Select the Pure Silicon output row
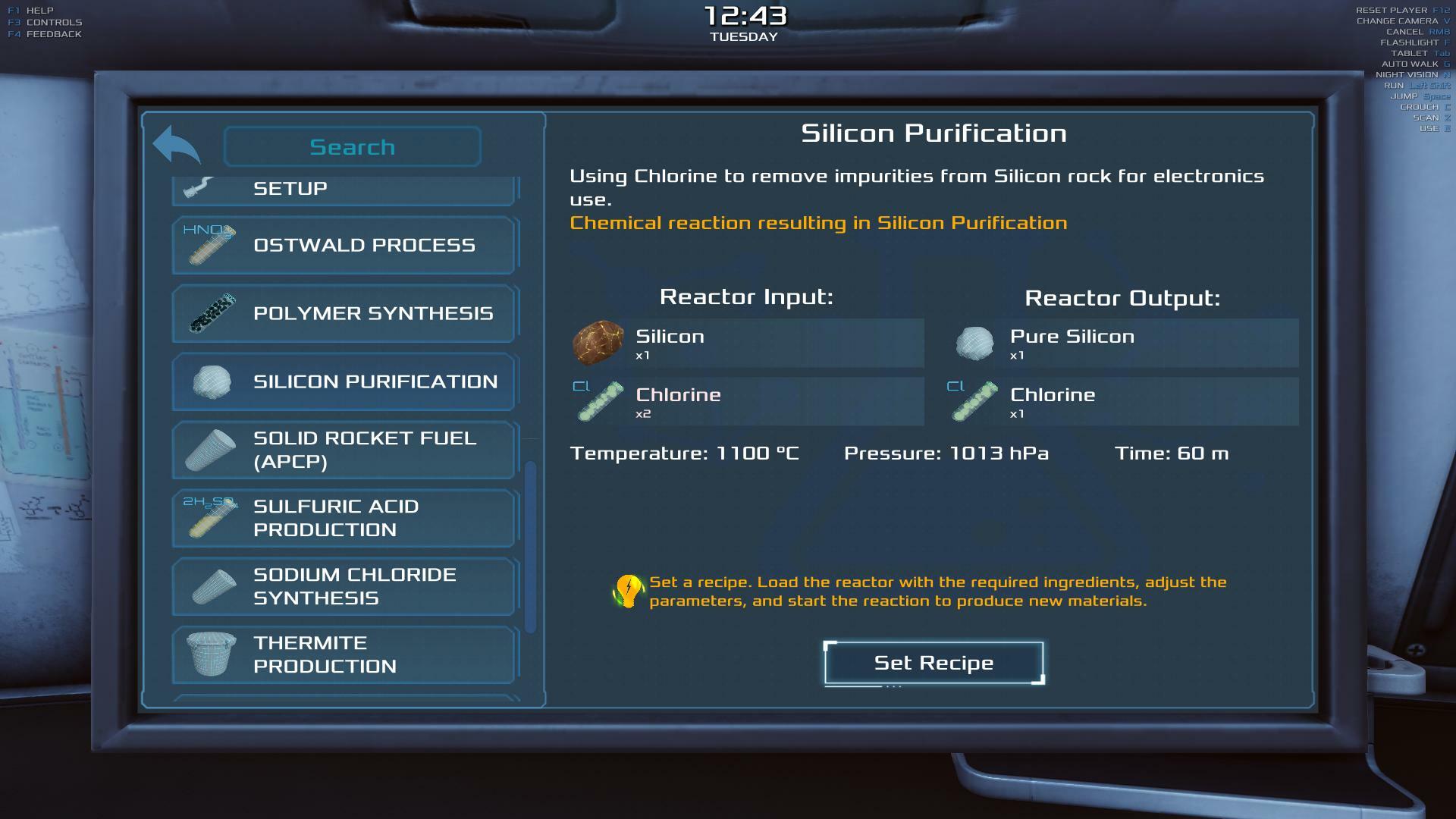 pos(1122,344)
